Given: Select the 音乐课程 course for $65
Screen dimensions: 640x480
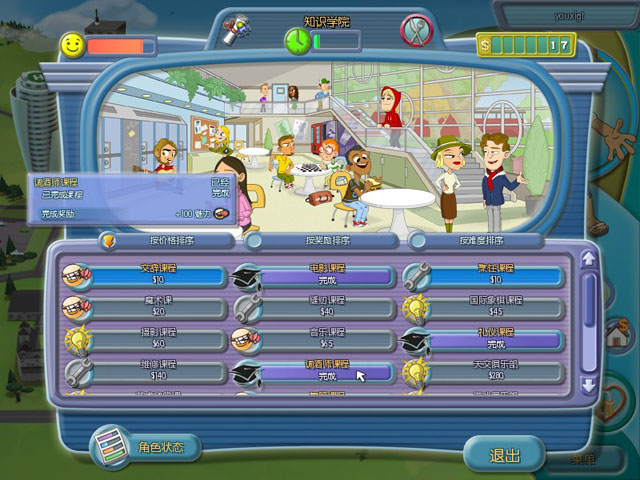Looking at the screenshot, I should pyautogui.click(x=323, y=339).
